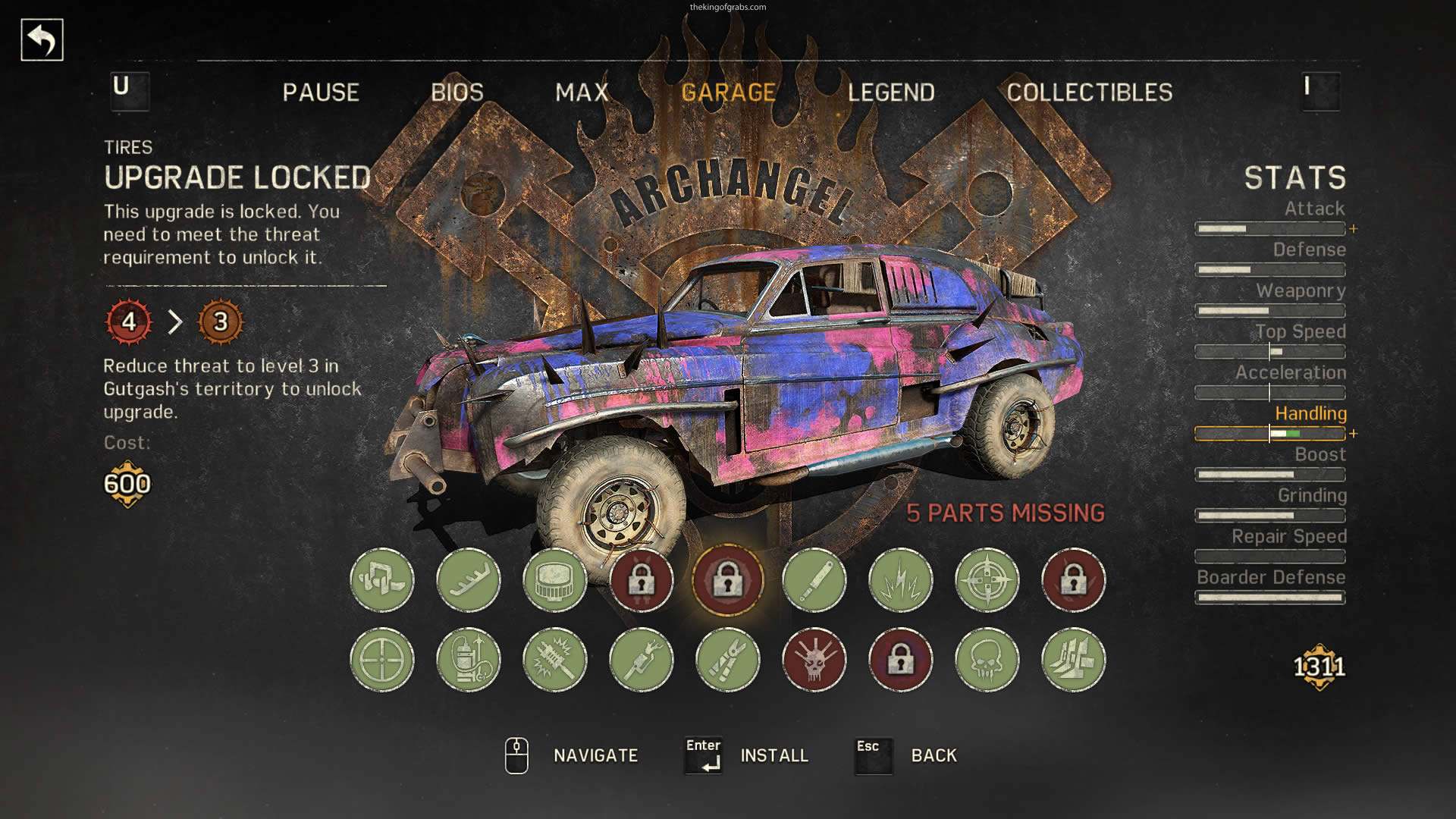The width and height of the screenshot is (1456, 819).
Task: Select the lightning burst upgrade icon
Action: [901, 580]
